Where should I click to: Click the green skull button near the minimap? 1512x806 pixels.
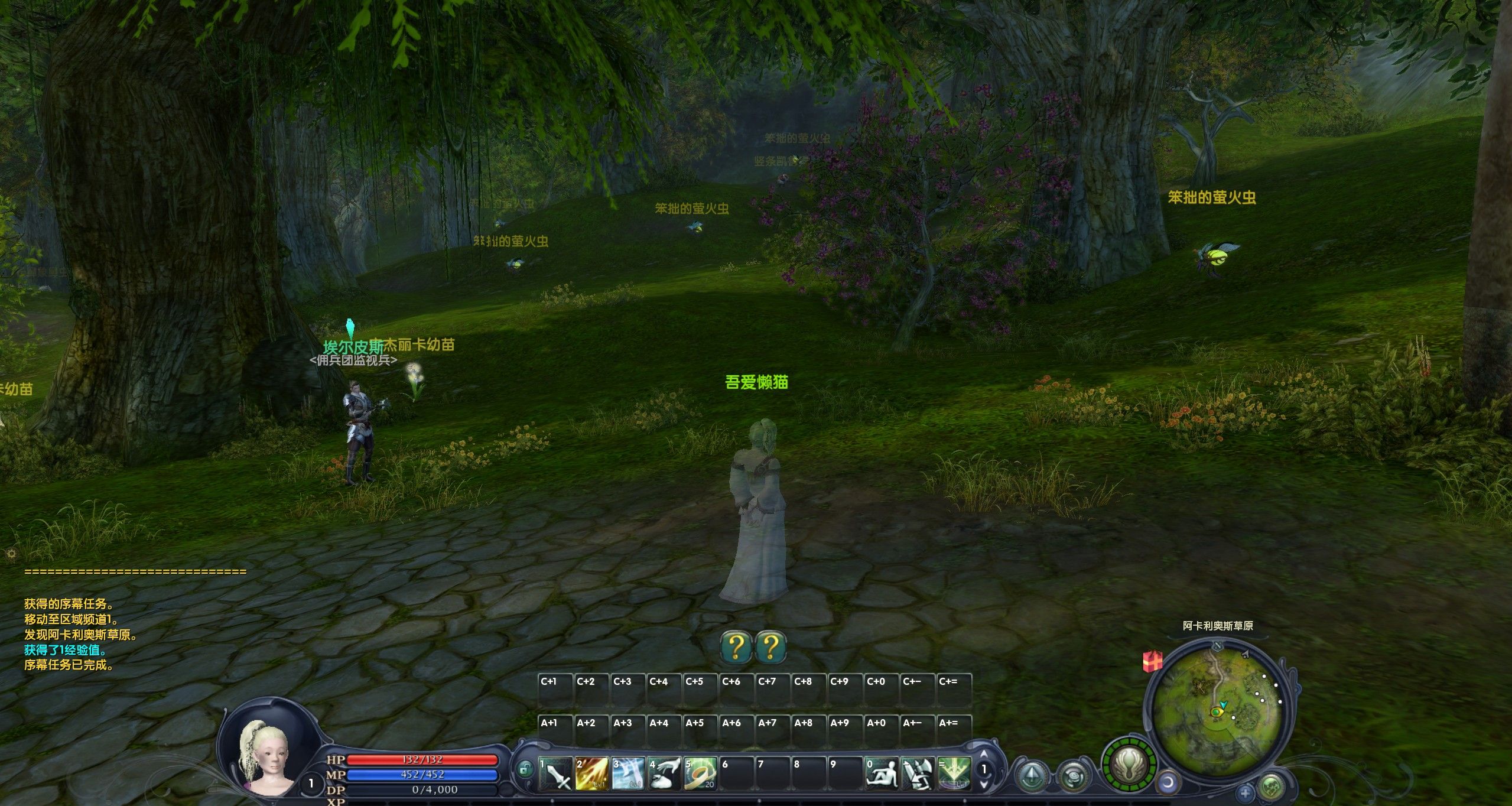(x=1270, y=787)
